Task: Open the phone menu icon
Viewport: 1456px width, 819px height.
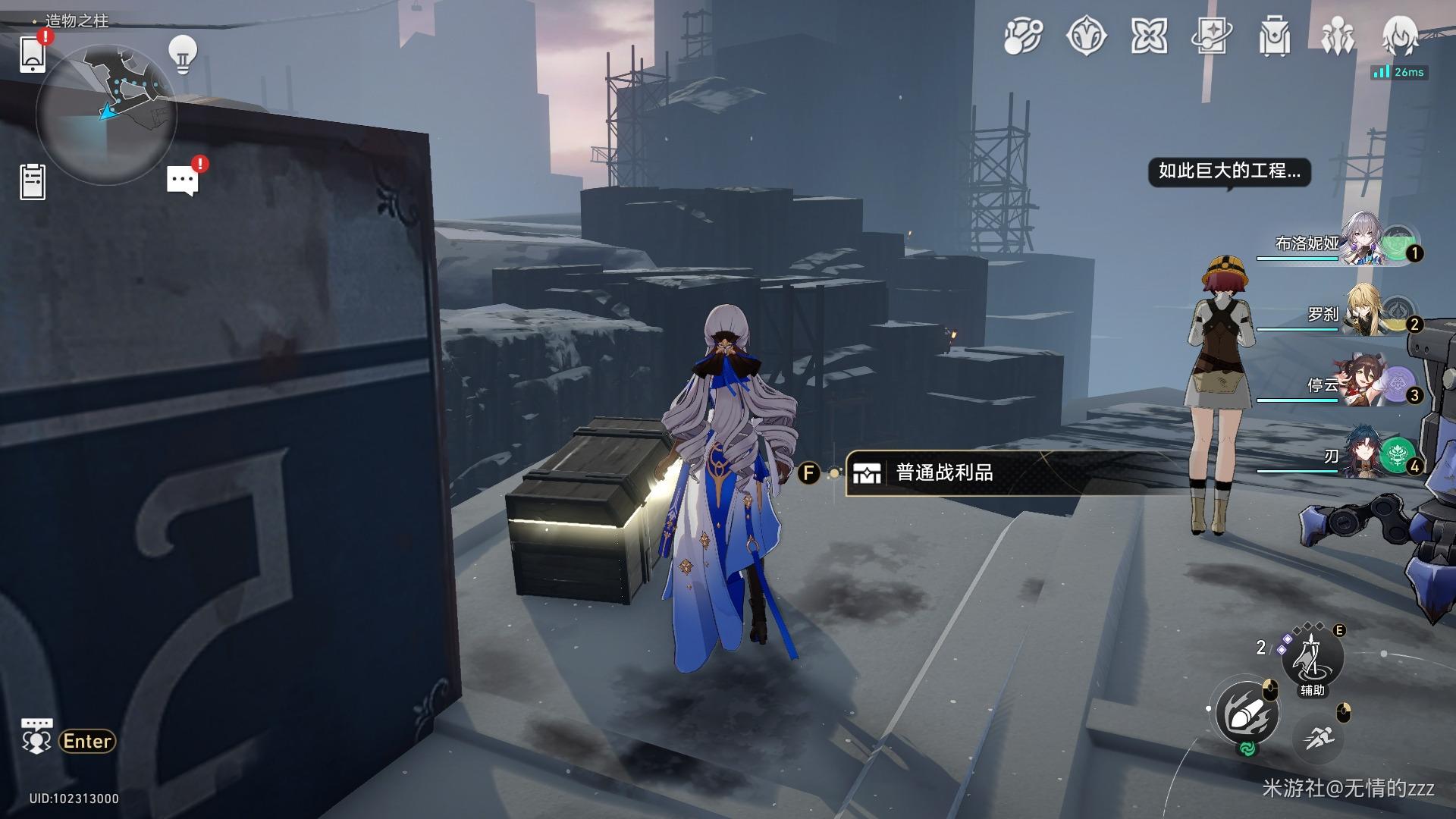Action: point(33,54)
